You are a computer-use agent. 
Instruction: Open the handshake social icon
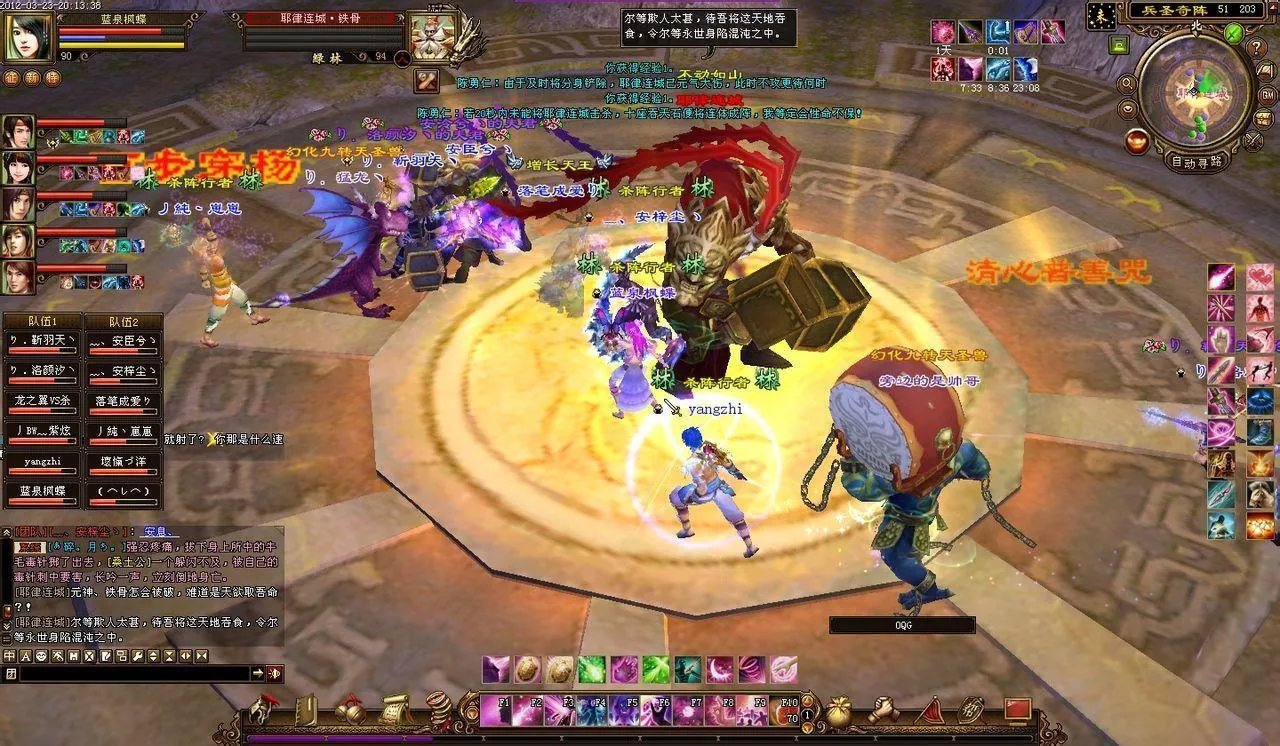point(882,710)
